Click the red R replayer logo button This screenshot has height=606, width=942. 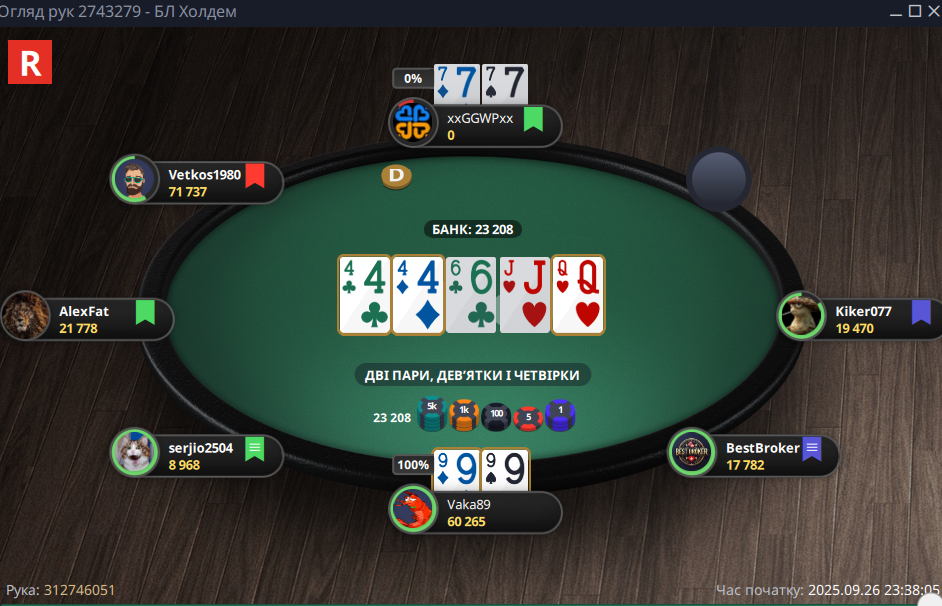pyautogui.click(x=29, y=62)
